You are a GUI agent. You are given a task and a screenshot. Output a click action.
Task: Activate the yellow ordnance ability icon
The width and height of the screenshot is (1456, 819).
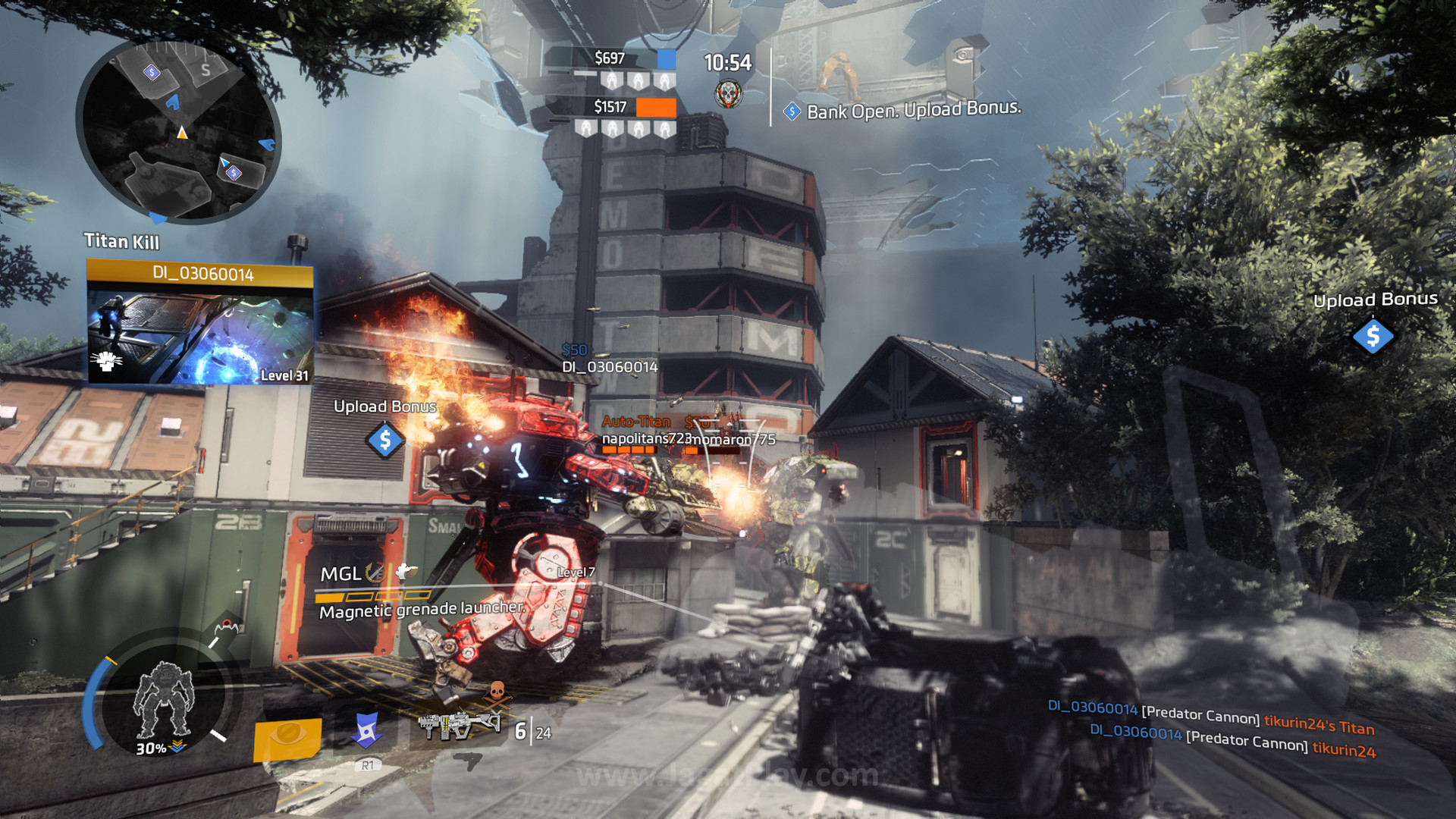[x=287, y=738]
